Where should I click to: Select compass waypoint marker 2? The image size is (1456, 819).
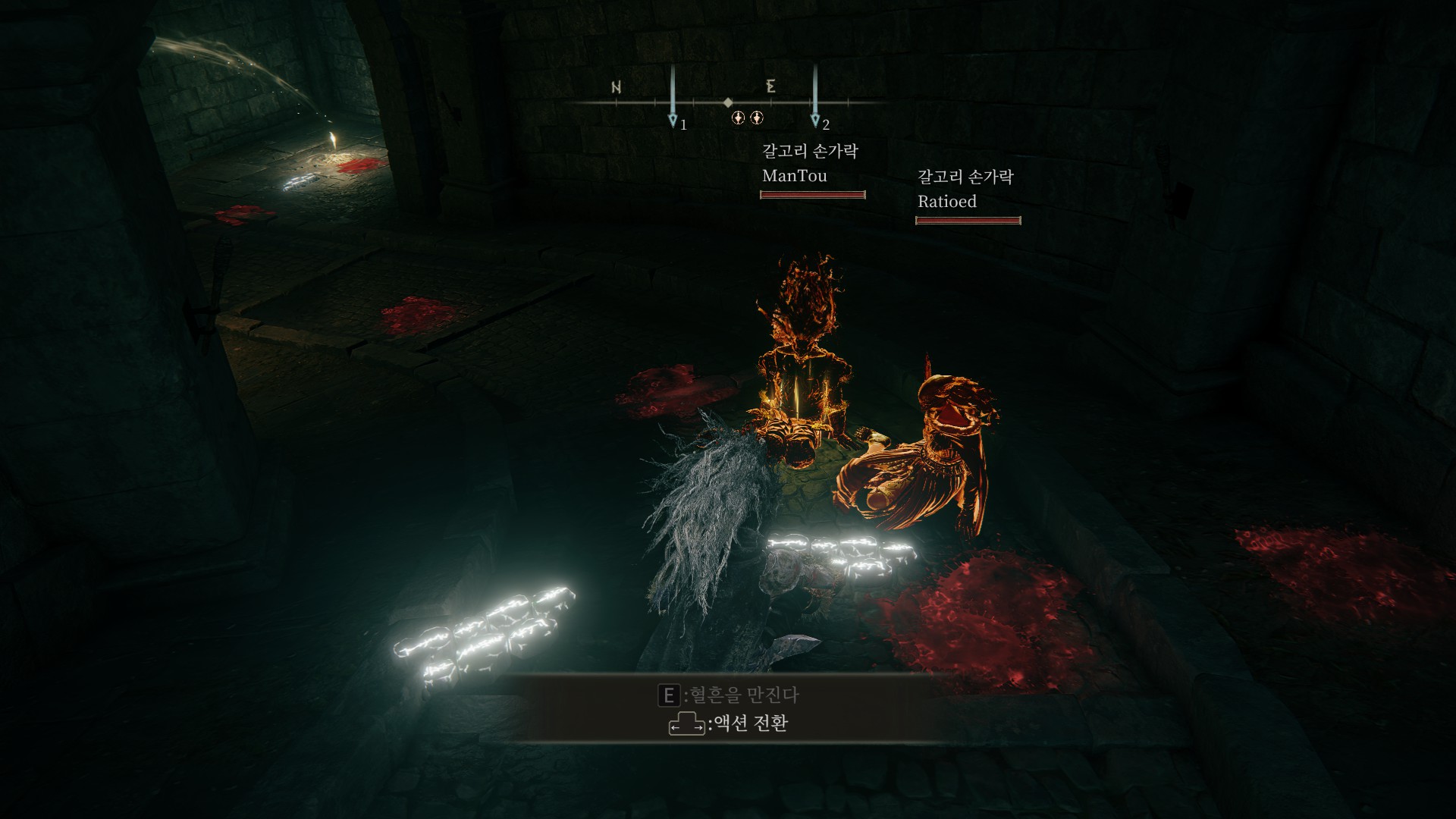[815, 120]
